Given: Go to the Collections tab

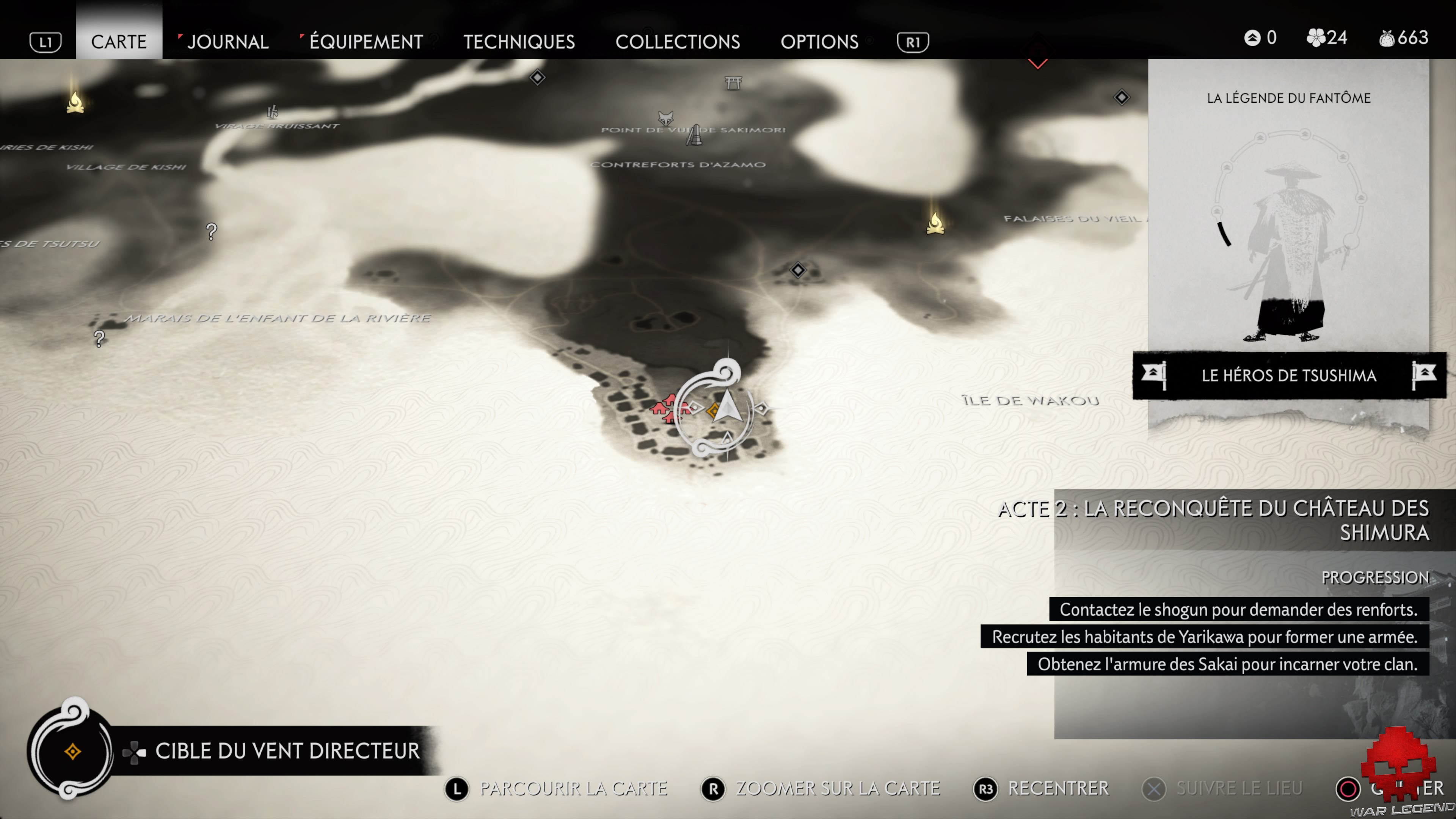Looking at the screenshot, I should pyautogui.click(x=677, y=41).
